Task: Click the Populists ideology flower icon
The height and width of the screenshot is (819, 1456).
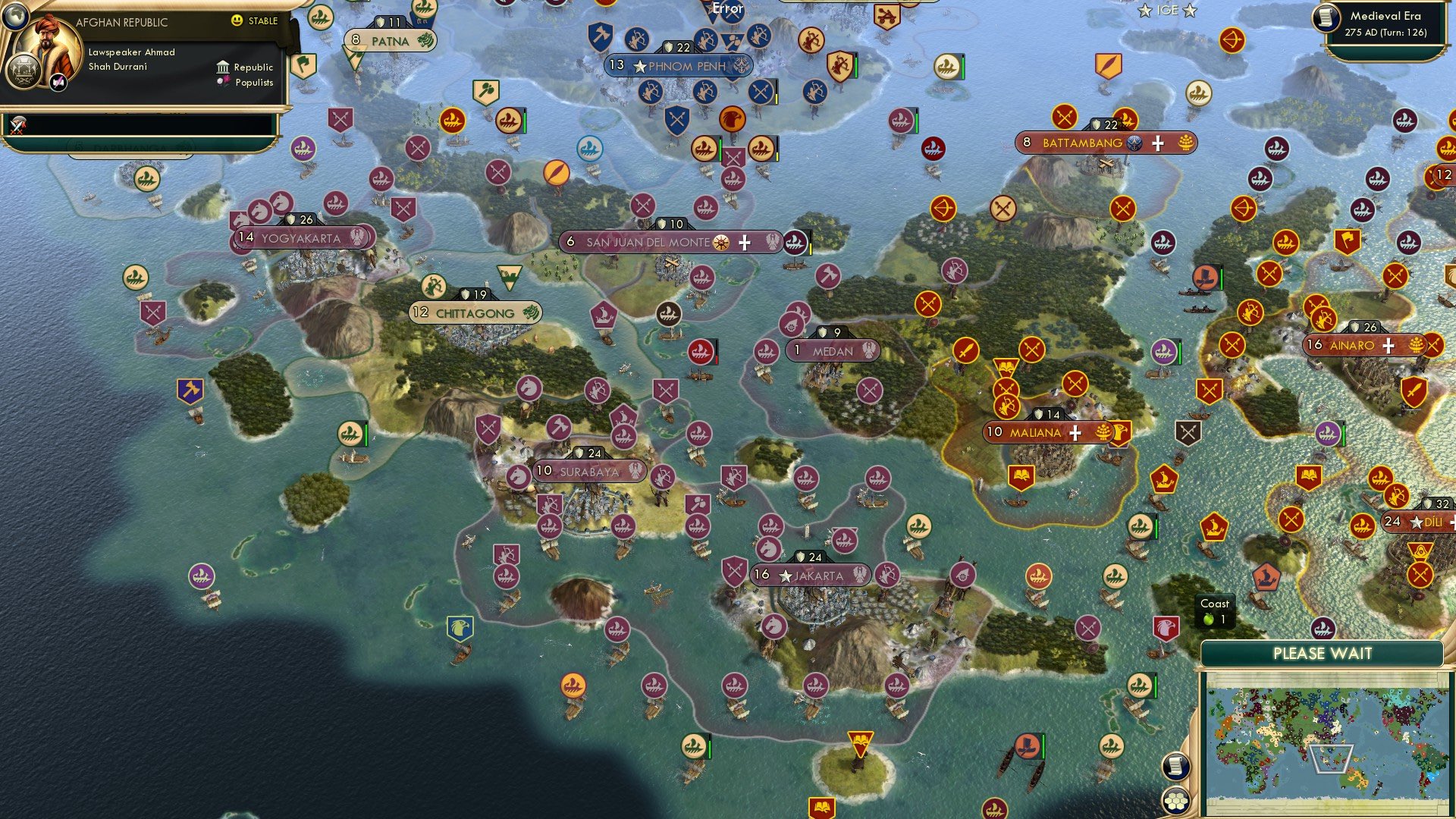Action: point(223,82)
